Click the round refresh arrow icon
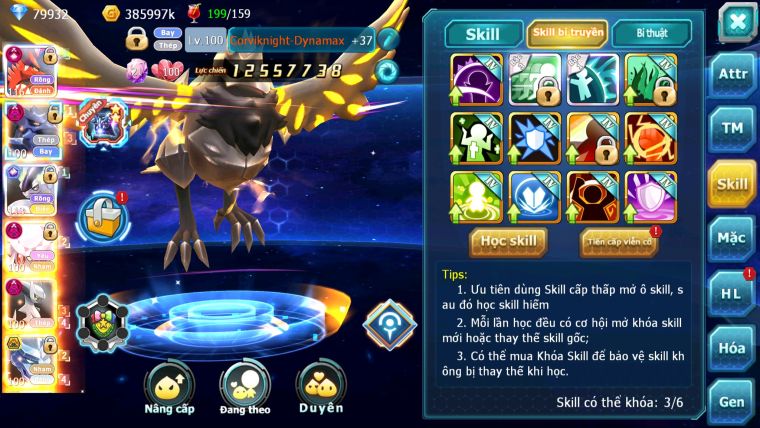The height and width of the screenshot is (428, 760). point(387,70)
